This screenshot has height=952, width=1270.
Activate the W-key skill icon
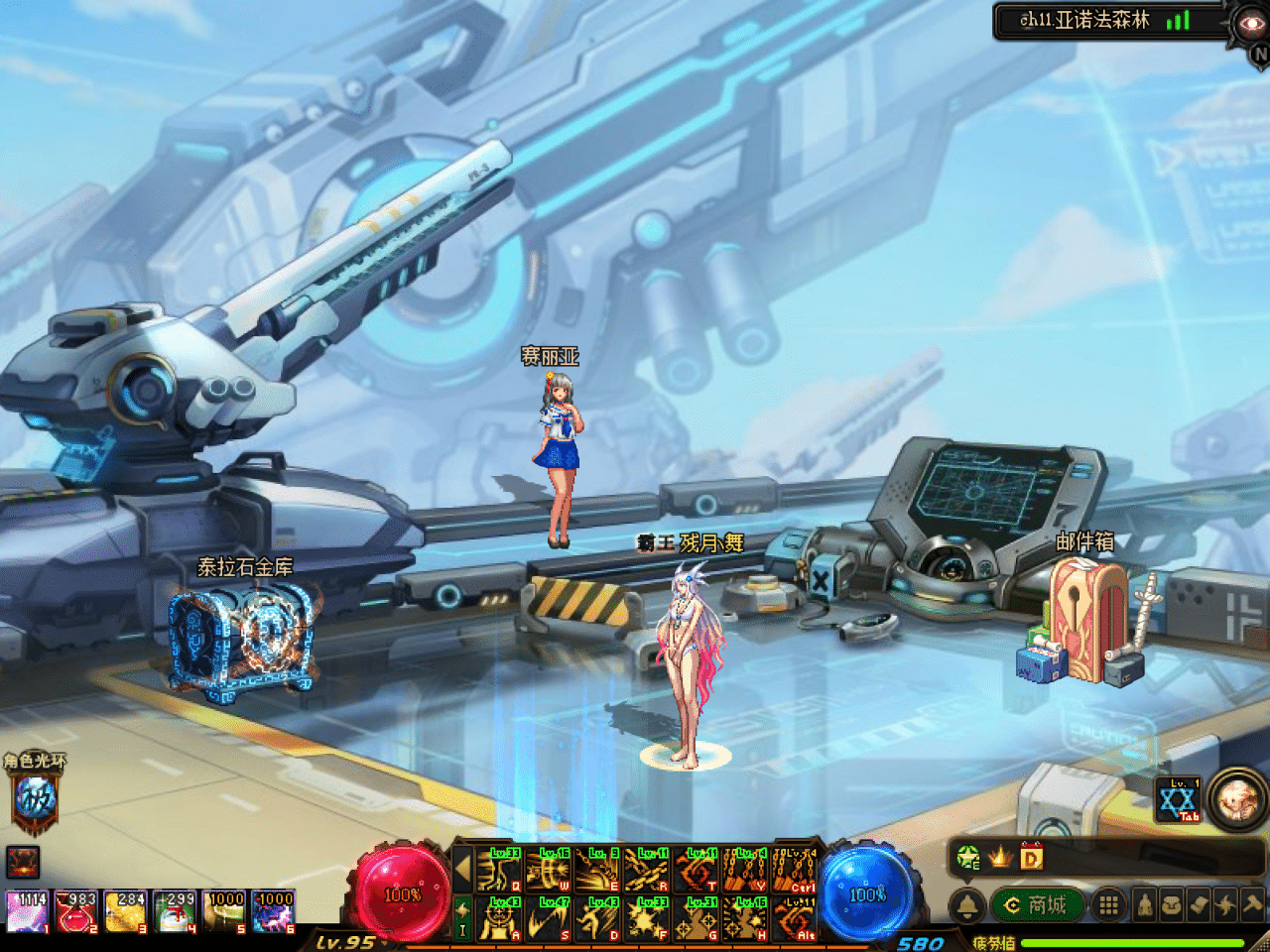(549, 870)
